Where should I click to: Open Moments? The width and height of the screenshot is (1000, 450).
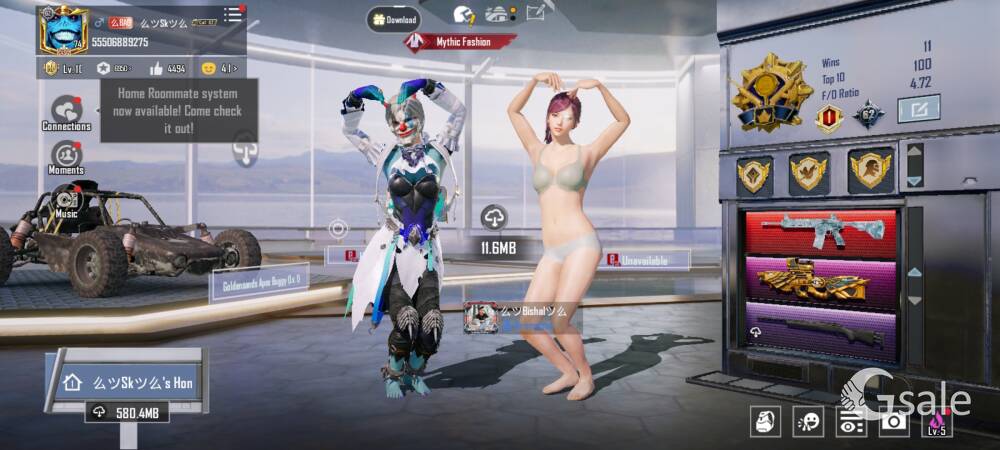click(x=66, y=158)
